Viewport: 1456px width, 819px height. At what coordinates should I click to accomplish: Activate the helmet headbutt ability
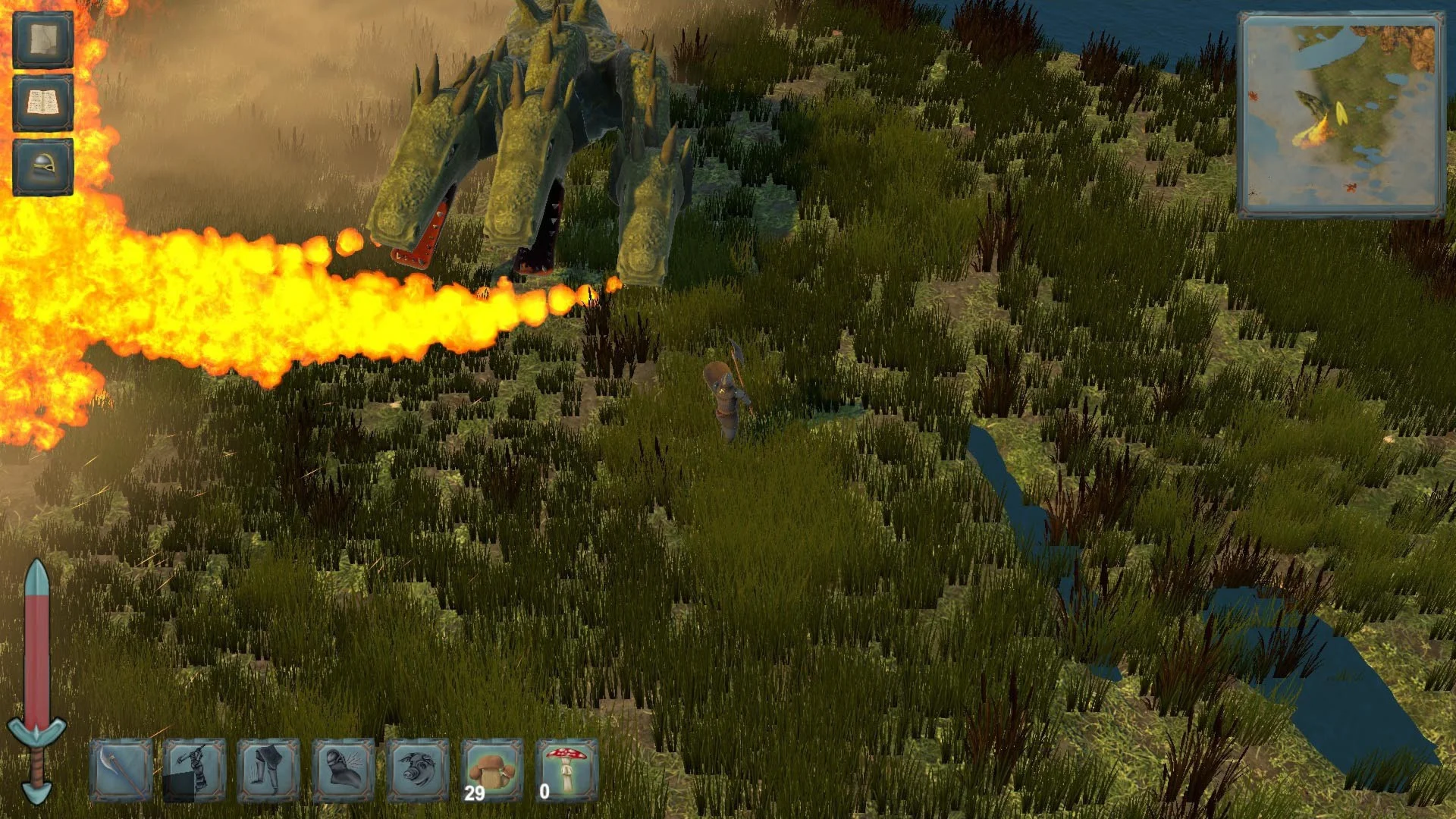343,770
